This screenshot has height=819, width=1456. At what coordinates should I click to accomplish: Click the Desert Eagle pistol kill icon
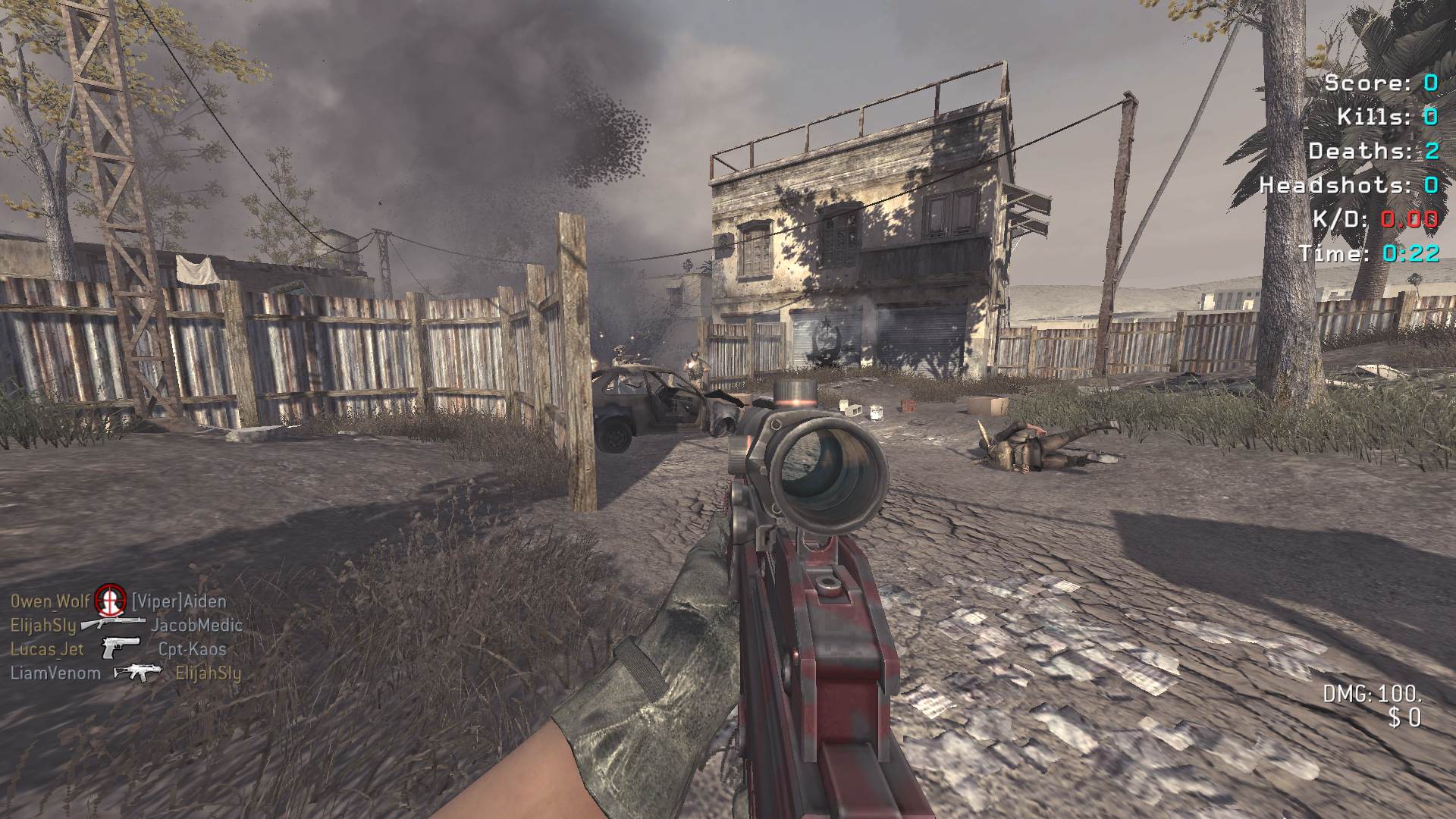[120, 648]
